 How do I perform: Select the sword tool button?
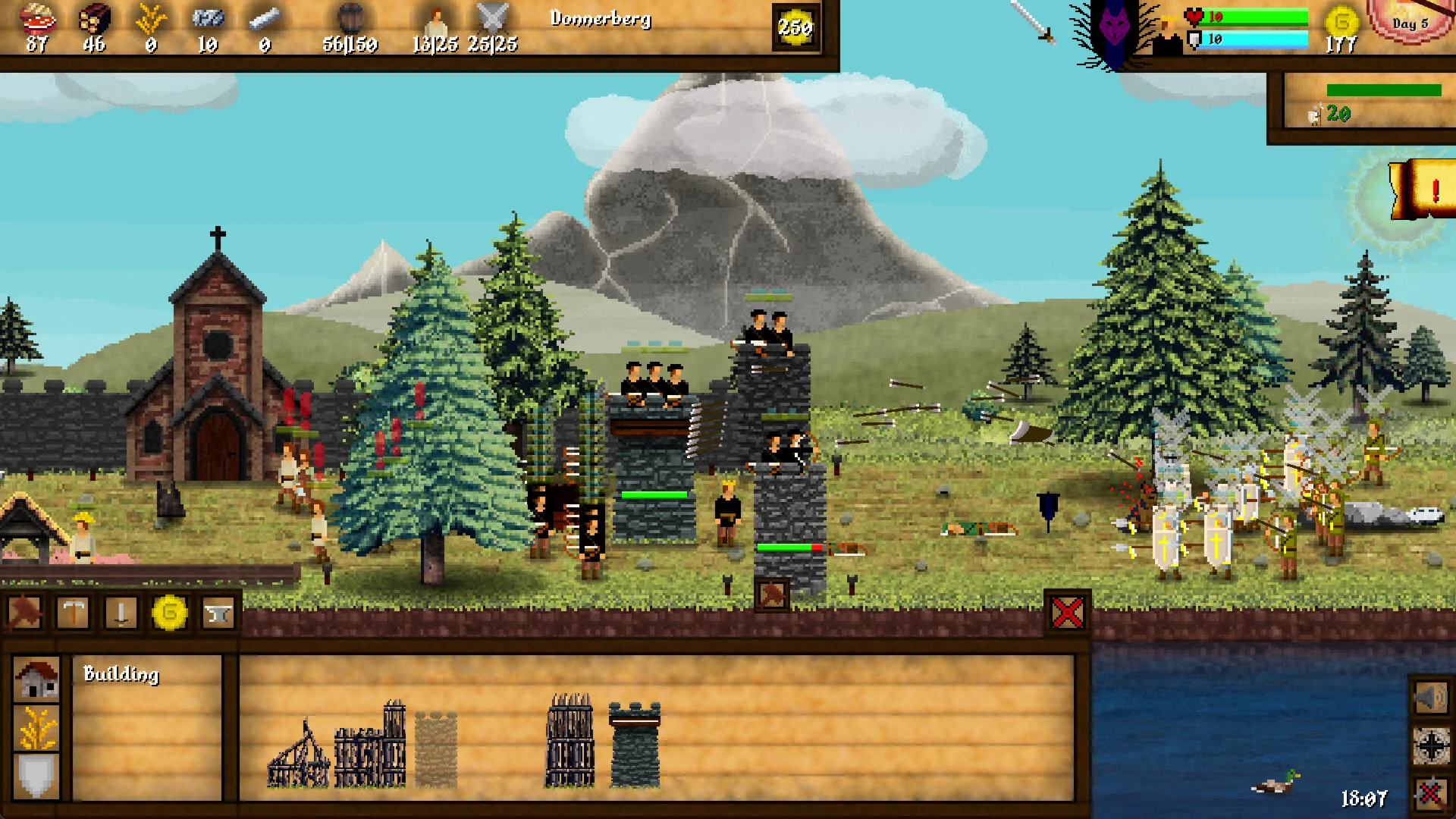121,612
